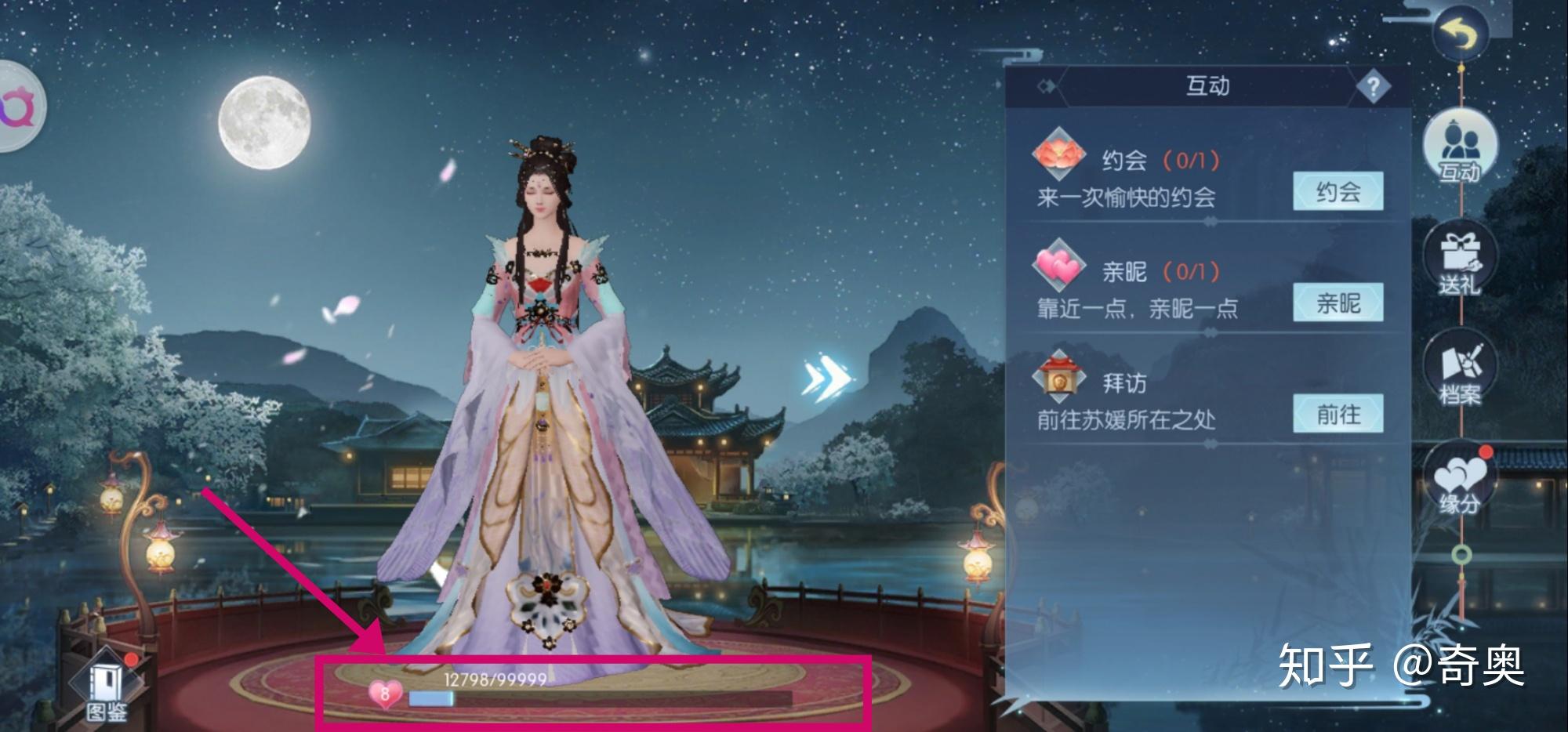
Task: Open the pink circular icon at left edge
Action: [x=17, y=107]
